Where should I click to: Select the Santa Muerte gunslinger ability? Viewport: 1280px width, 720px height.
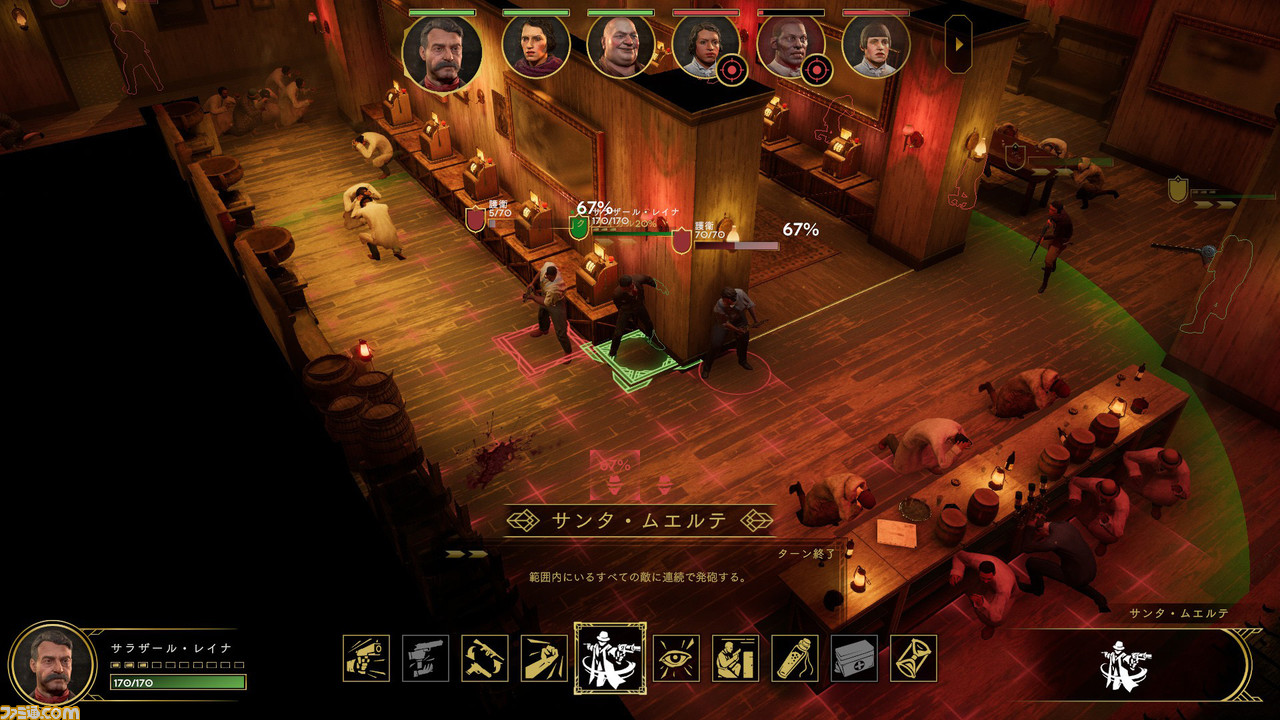pos(610,658)
